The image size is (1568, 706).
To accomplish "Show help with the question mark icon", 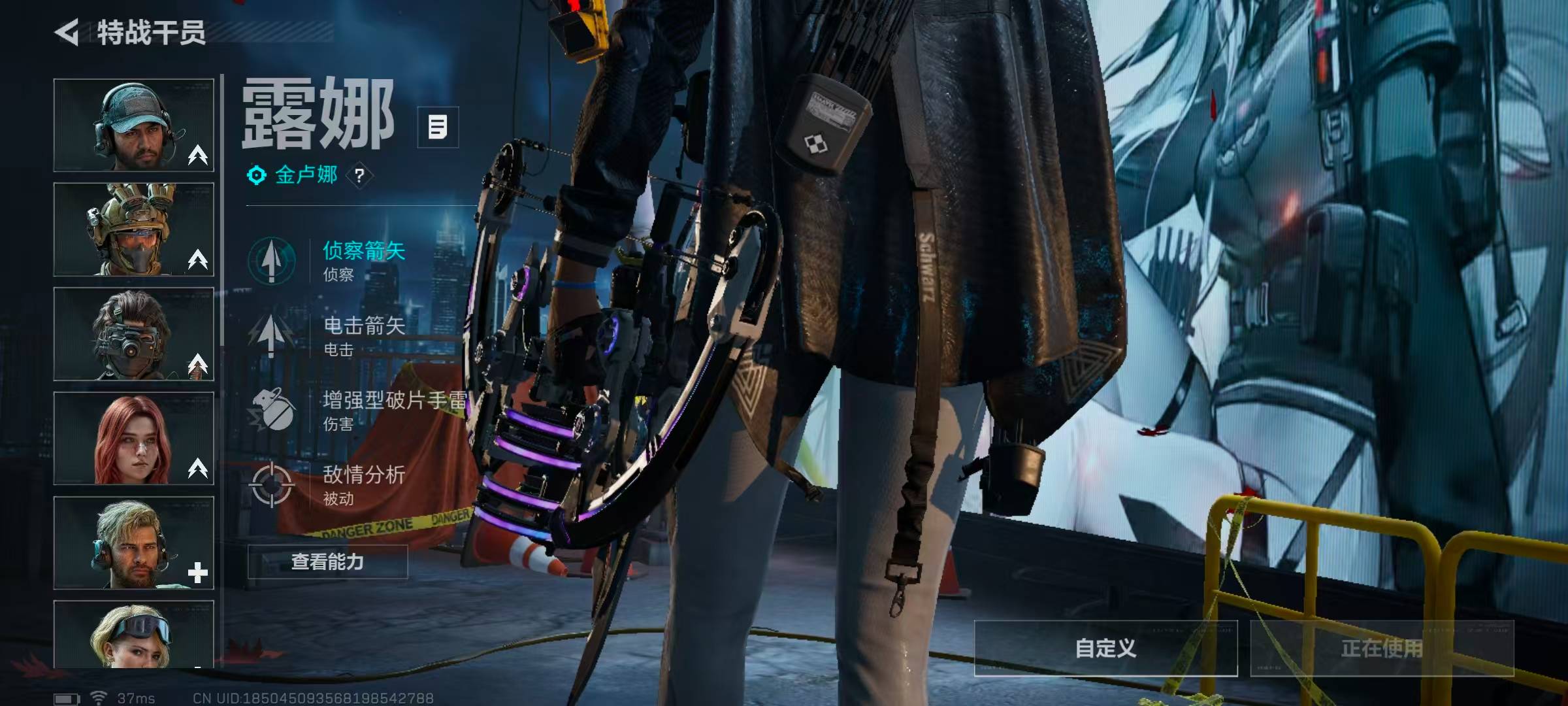I will click(359, 176).
